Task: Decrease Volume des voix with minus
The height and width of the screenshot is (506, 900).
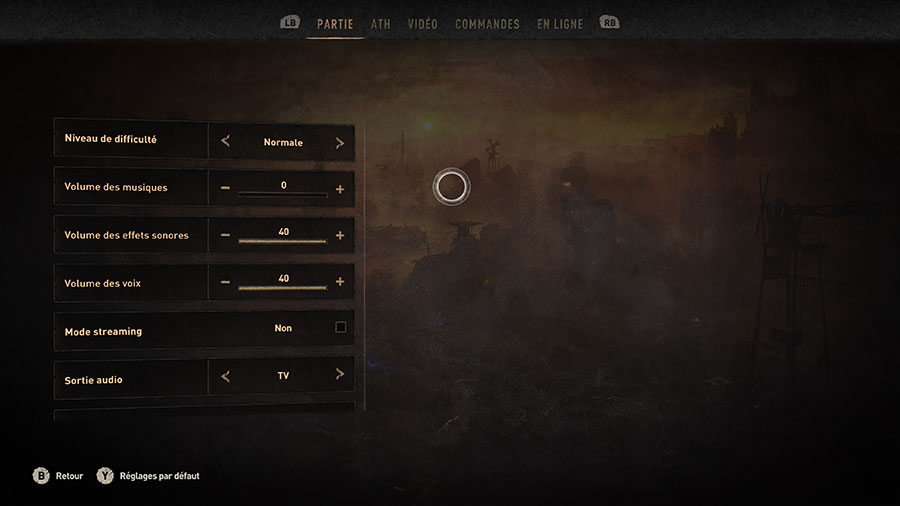Action: click(x=225, y=282)
